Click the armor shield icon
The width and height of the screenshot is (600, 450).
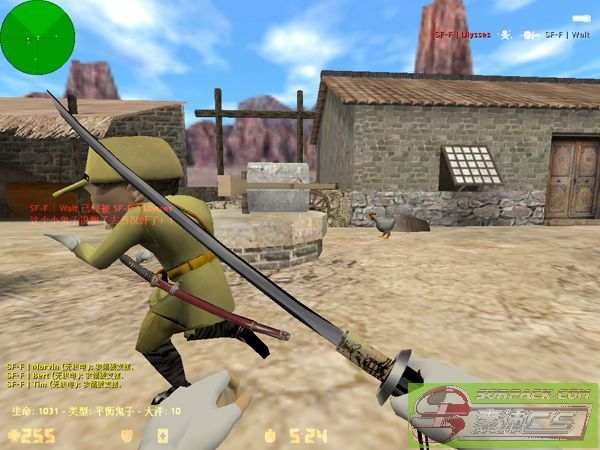pyautogui.click(x=125, y=436)
